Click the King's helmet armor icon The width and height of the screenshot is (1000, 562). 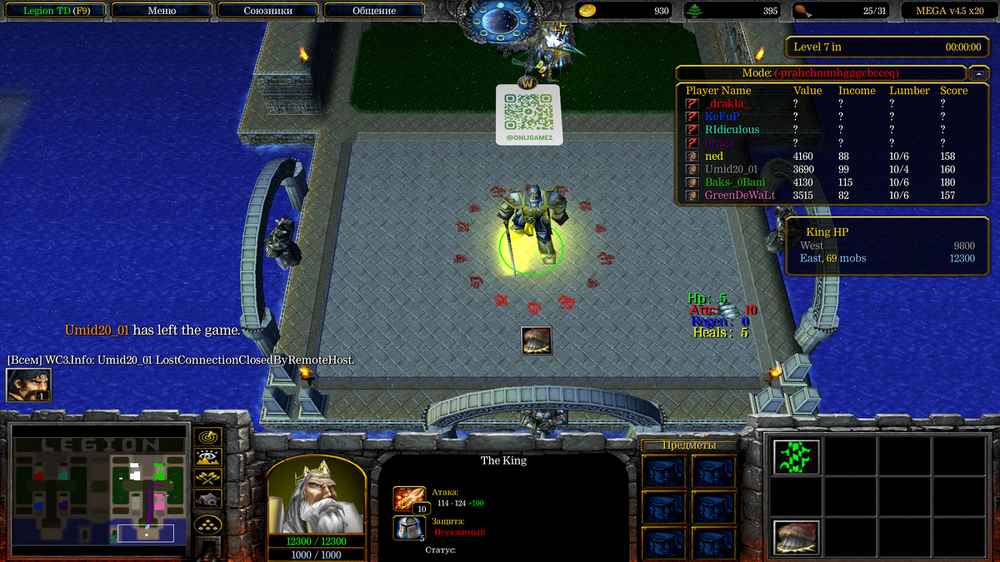click(x=409, y=528)
